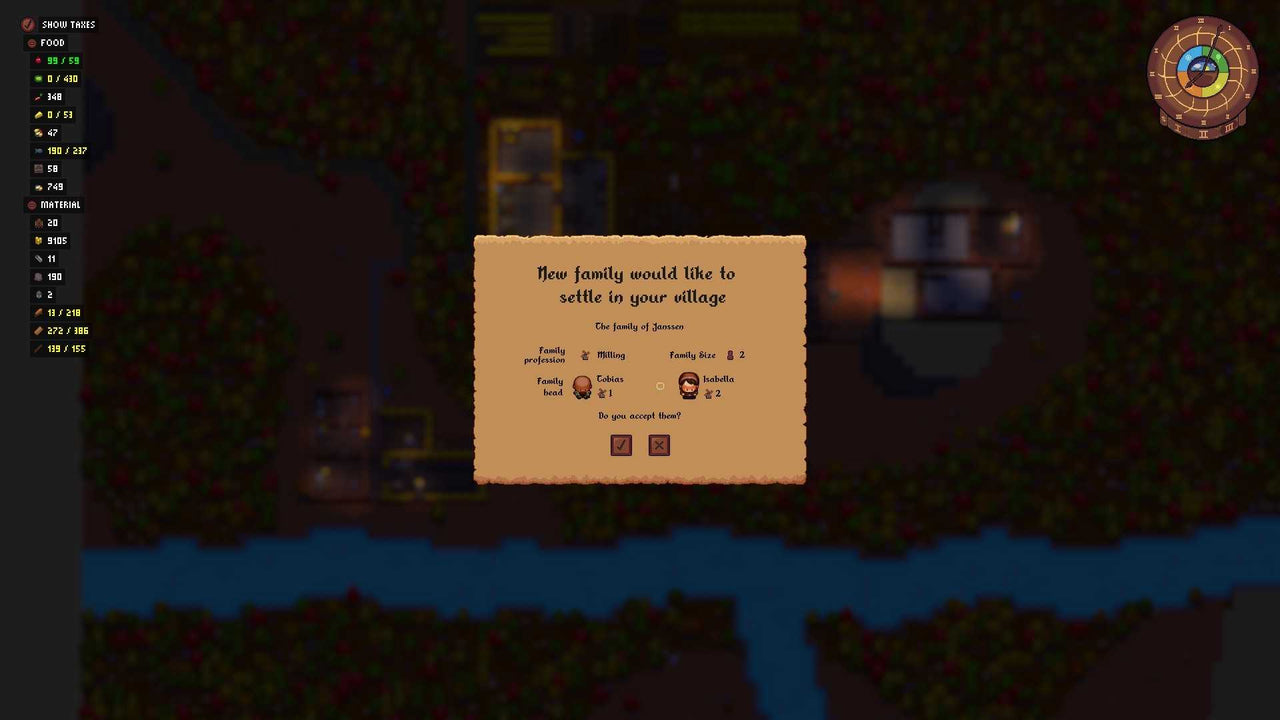This screenshot has width=1280, height=720.
Task: Select the fish resource icon in sidebar
Action: [x=38, y=150]
